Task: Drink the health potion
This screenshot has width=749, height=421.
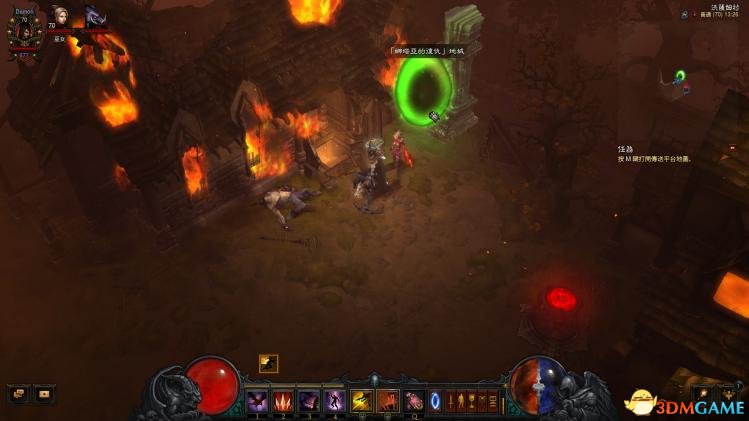Action: pyautogui.click(x=413, y=400)
